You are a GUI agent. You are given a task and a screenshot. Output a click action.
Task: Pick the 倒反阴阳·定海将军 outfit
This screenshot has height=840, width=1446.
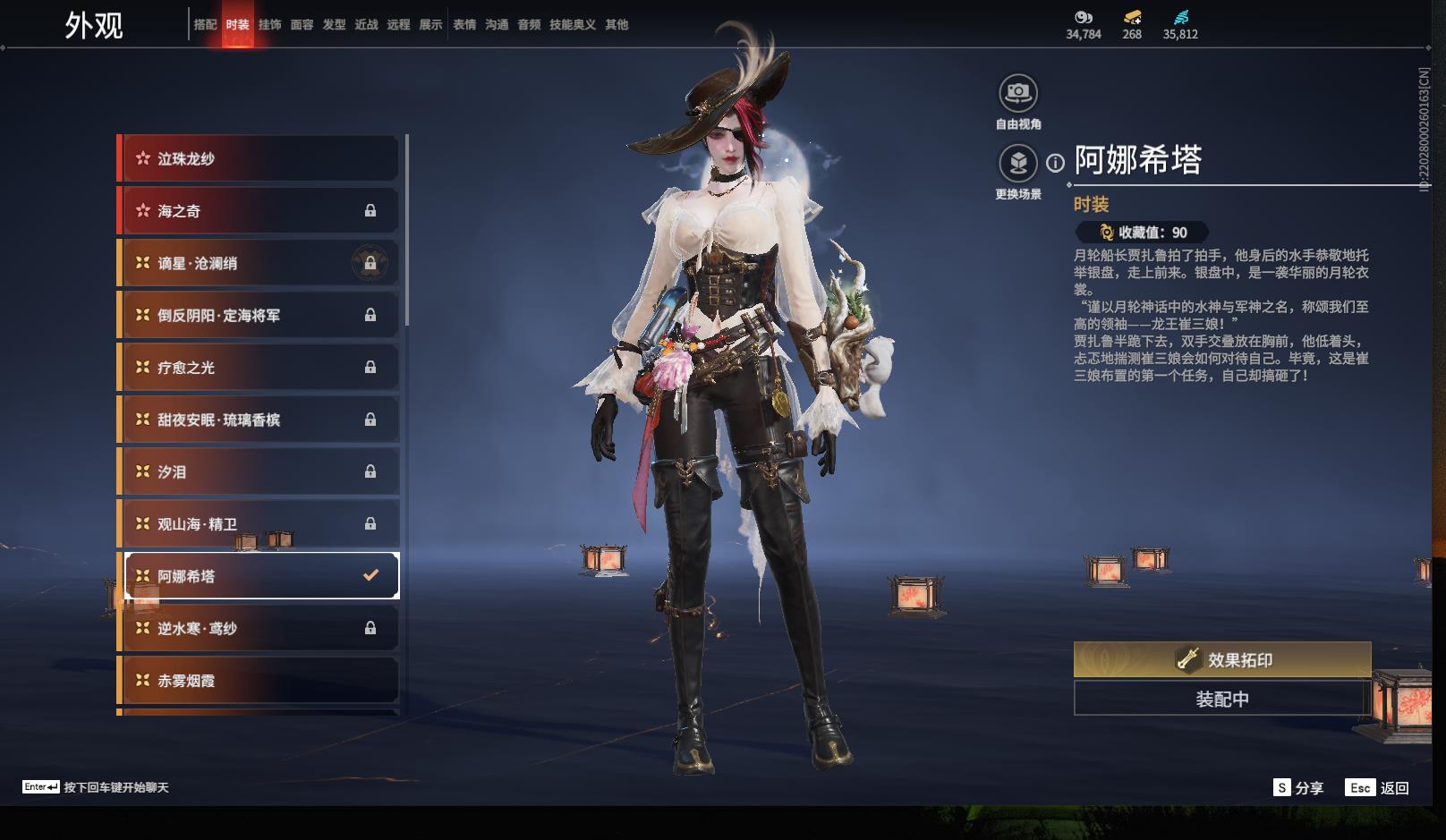259,316
